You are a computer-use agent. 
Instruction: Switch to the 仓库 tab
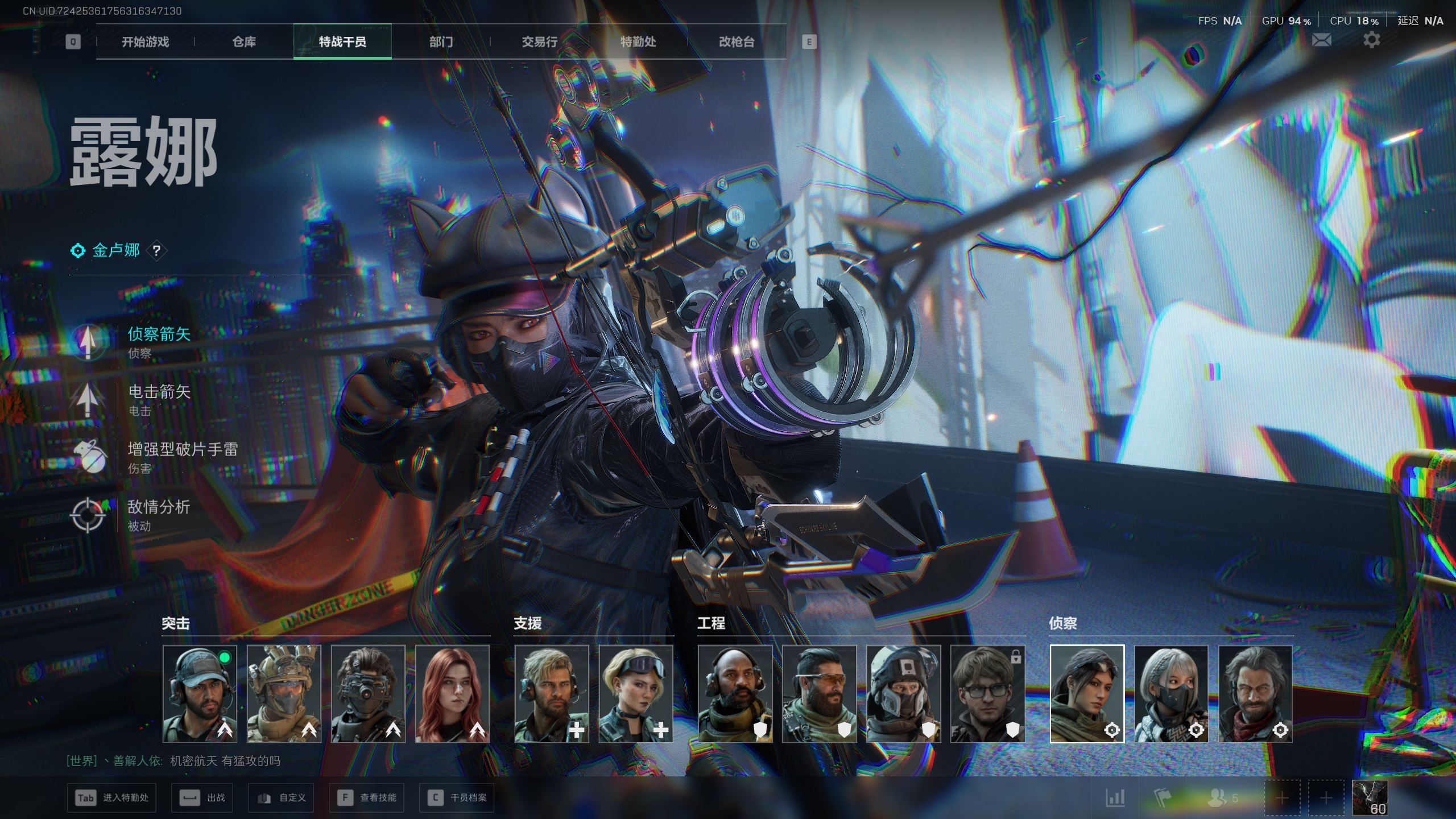click(x=244, y=42)
